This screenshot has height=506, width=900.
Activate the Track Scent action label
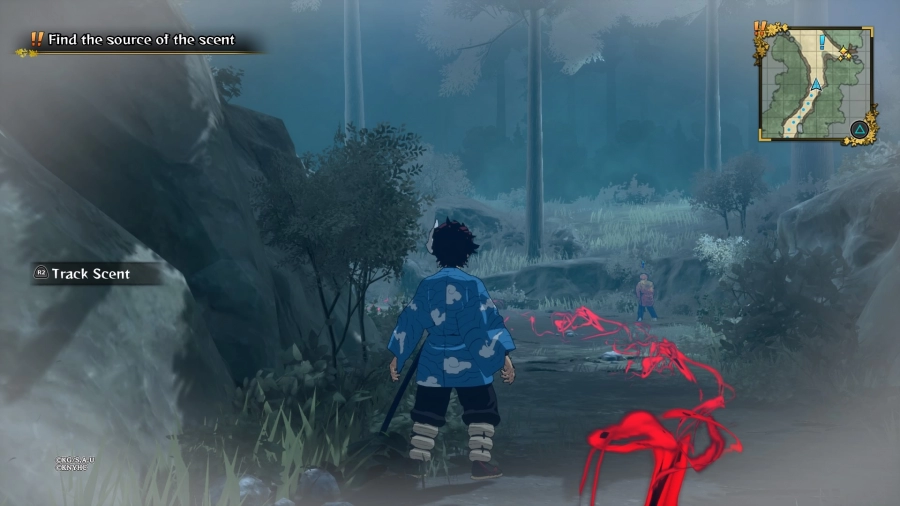tap(90, 273)
